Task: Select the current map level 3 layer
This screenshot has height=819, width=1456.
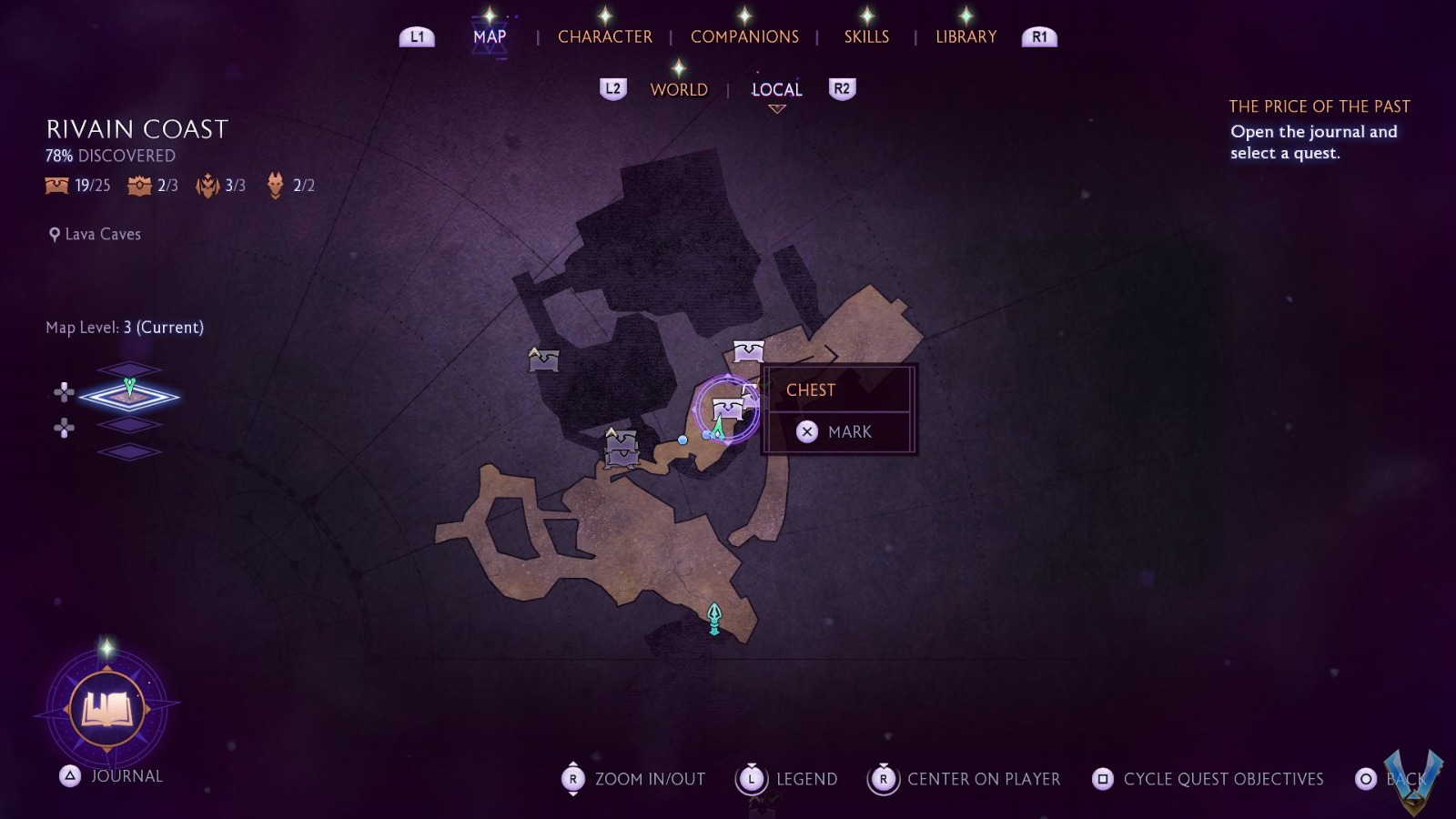Action: (x=129, y=397)
